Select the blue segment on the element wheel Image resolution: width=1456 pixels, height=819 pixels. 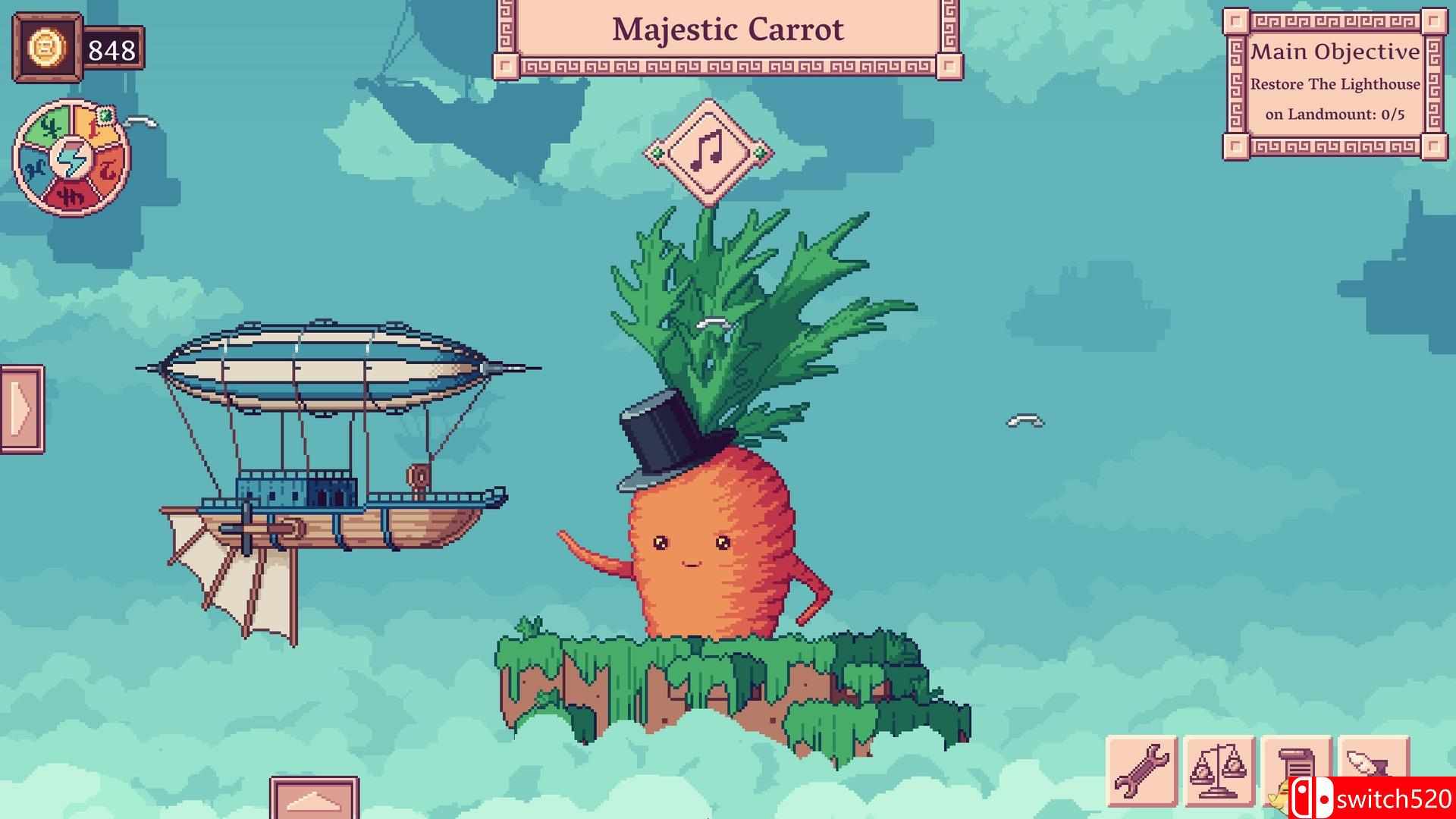[x=36, y=167]
